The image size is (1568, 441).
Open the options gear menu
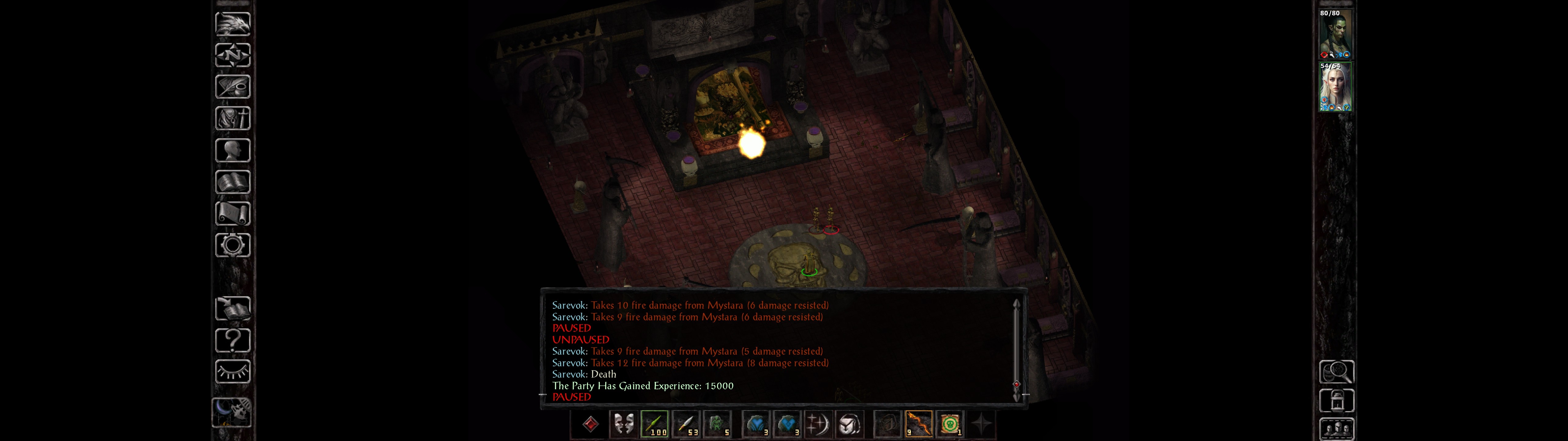click(x=232, y=245)
